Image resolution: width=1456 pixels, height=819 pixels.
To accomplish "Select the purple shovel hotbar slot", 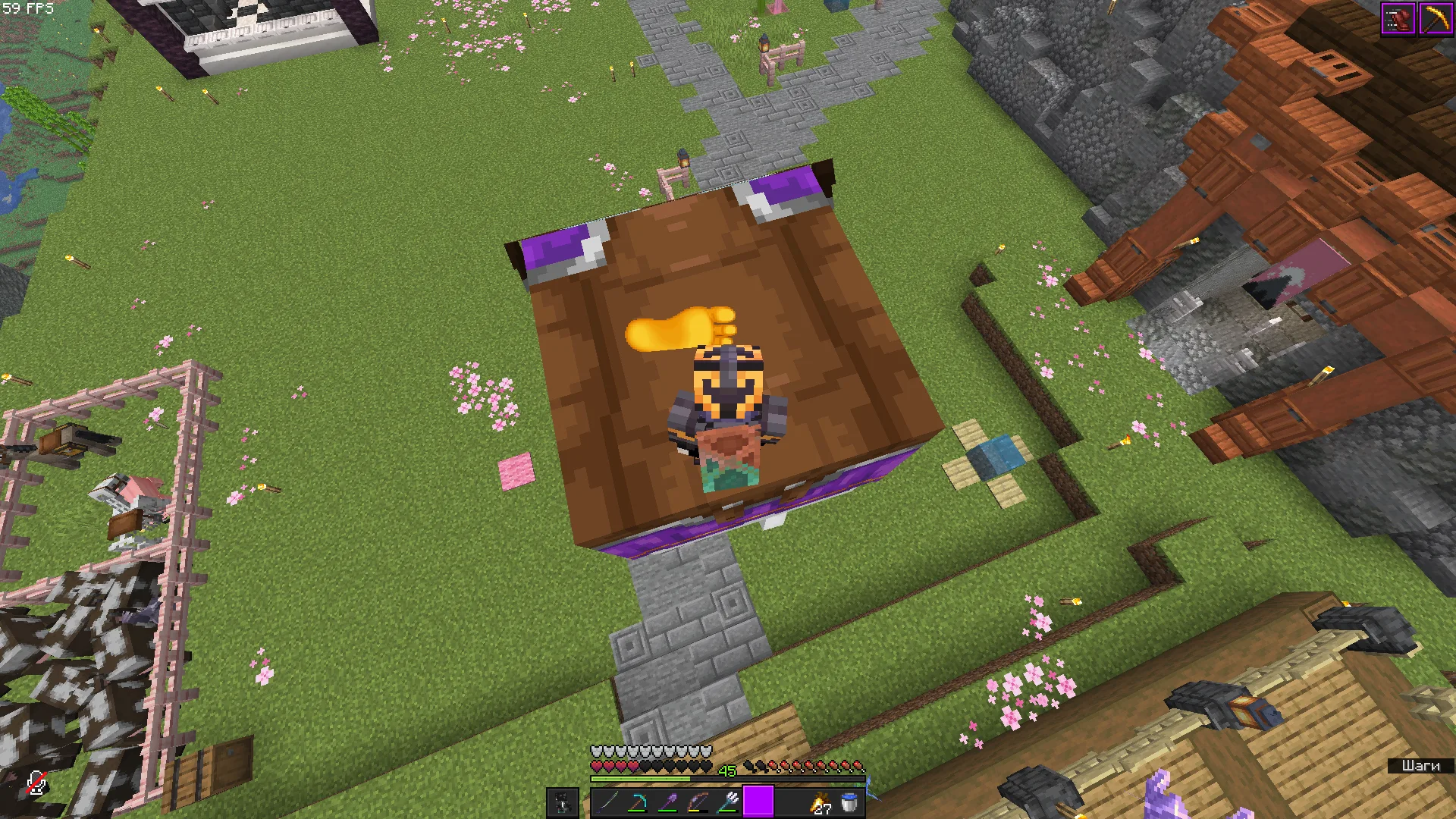I will (x=667, y=802).
